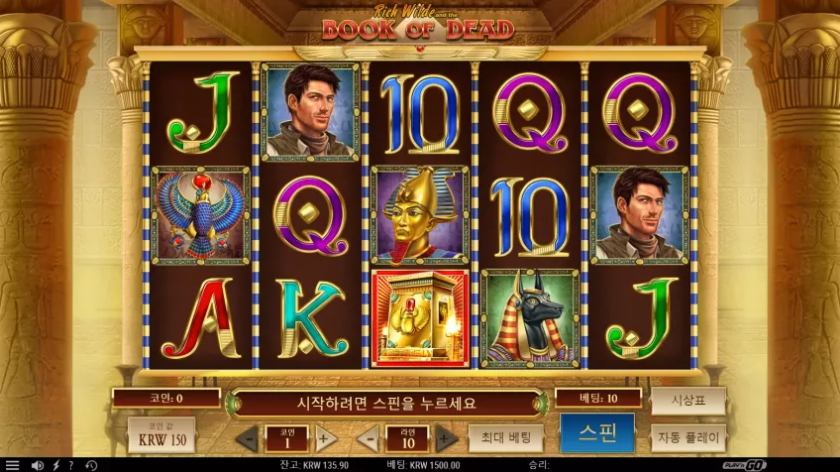
Task: Start 자동 플레이 auto play
Action: tap(688, 438)
